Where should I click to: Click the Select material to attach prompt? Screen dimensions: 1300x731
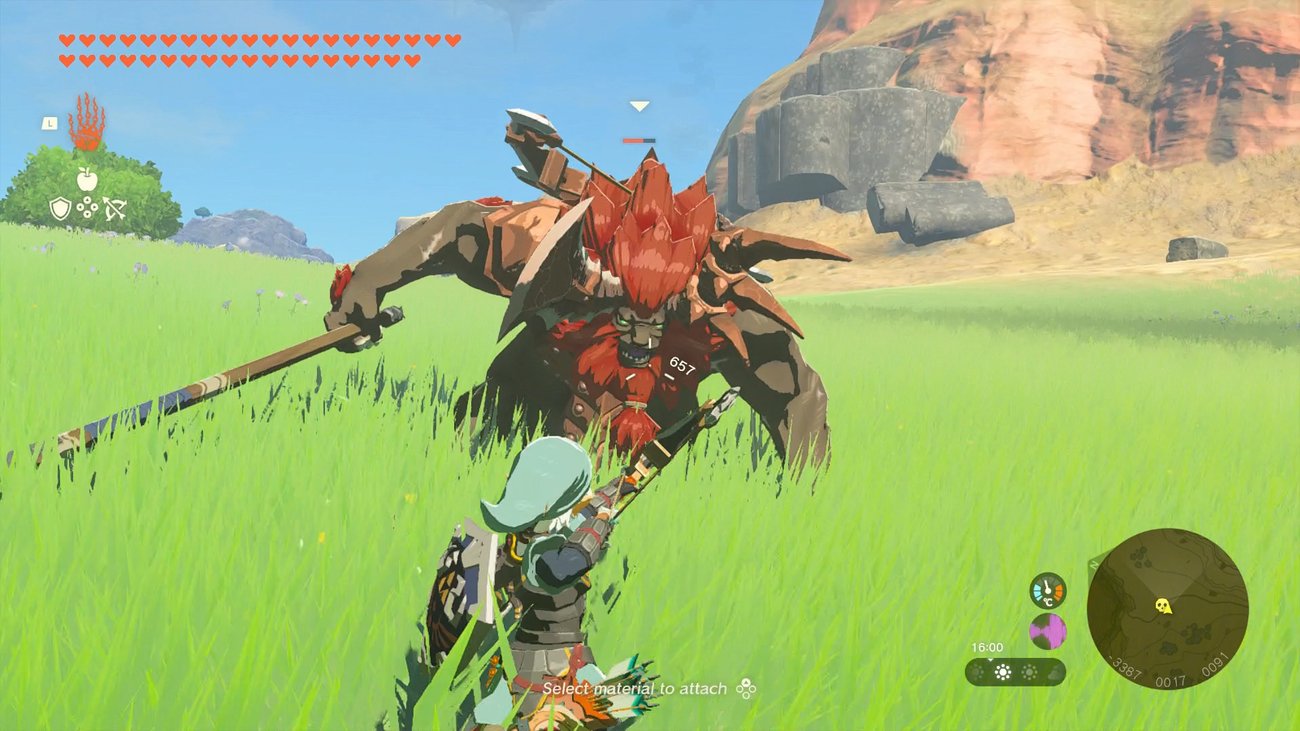(x=636, y=690)
